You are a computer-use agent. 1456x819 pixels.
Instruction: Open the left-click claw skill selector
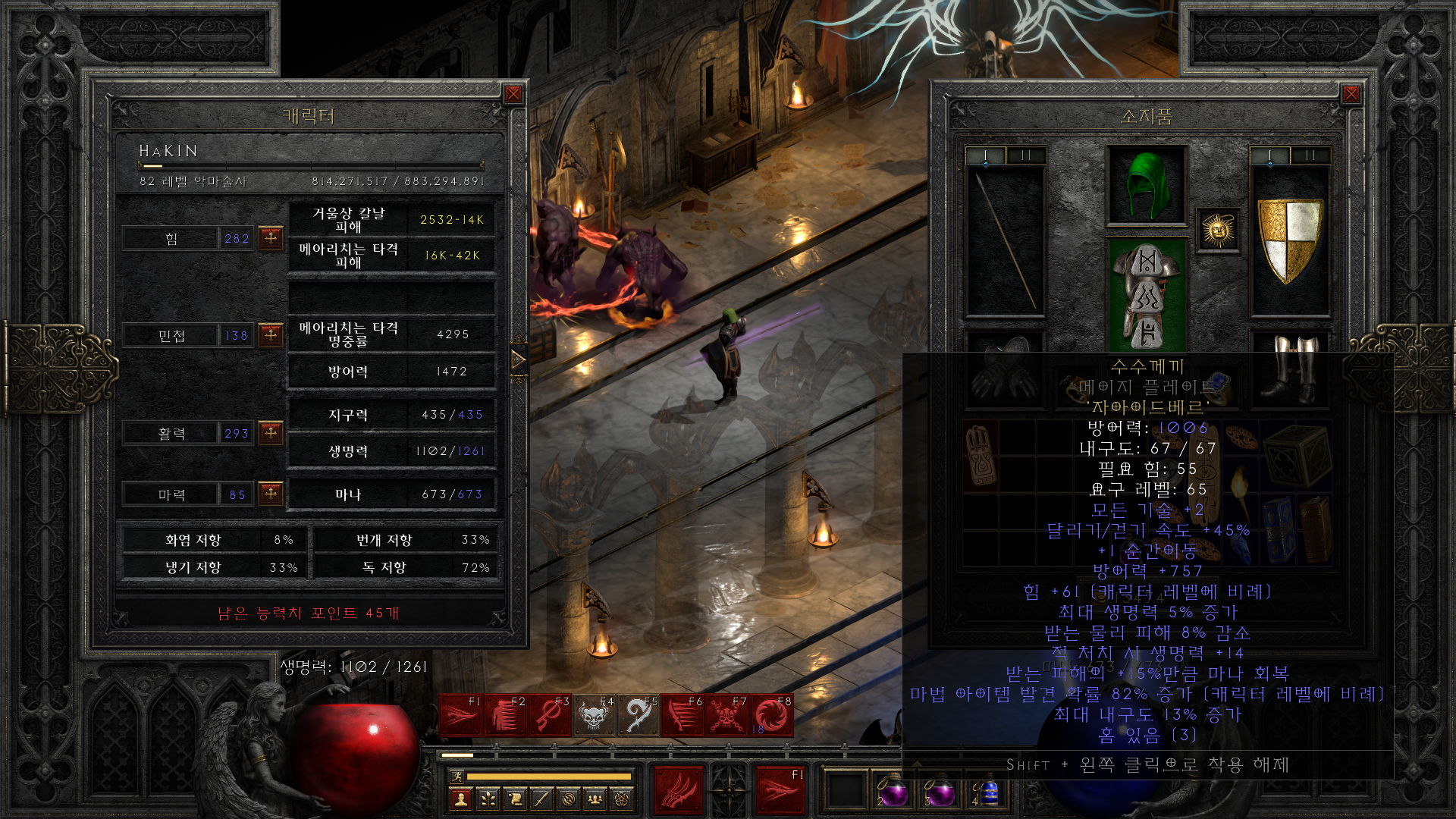(679, 791)
